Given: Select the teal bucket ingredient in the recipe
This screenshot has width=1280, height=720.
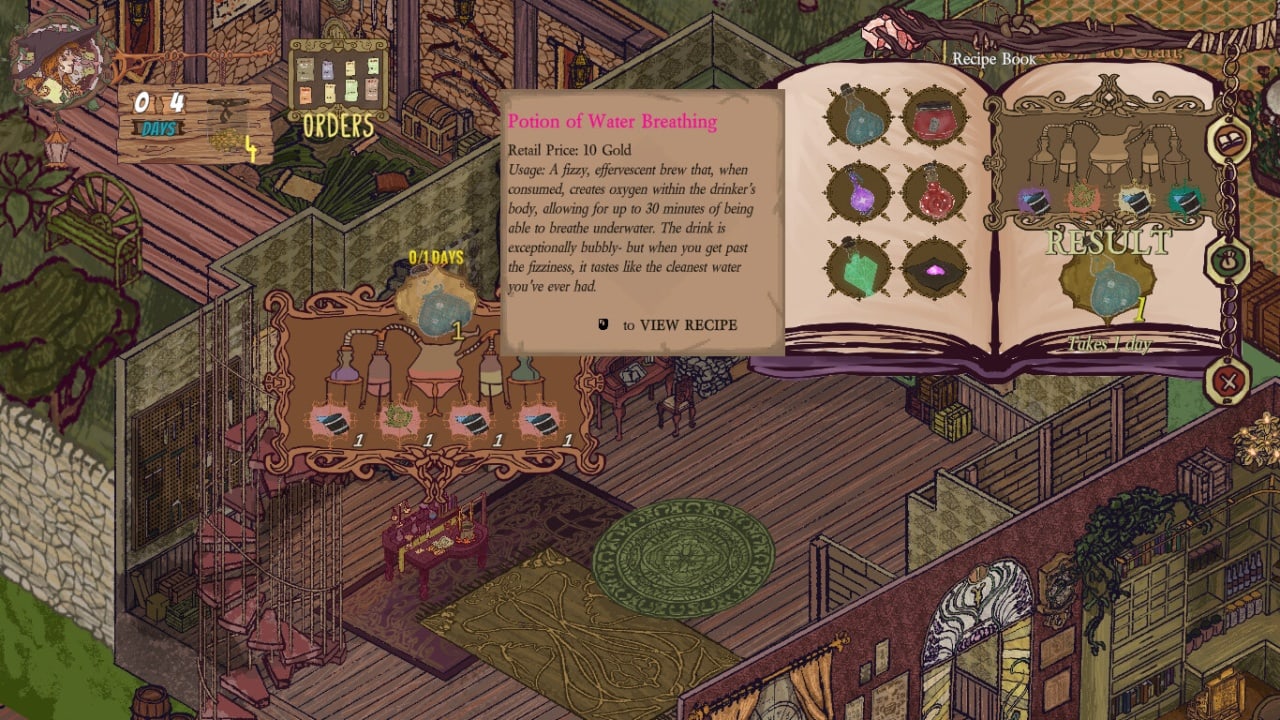Looking at the screenshot, I should [x=1183, y=201].
